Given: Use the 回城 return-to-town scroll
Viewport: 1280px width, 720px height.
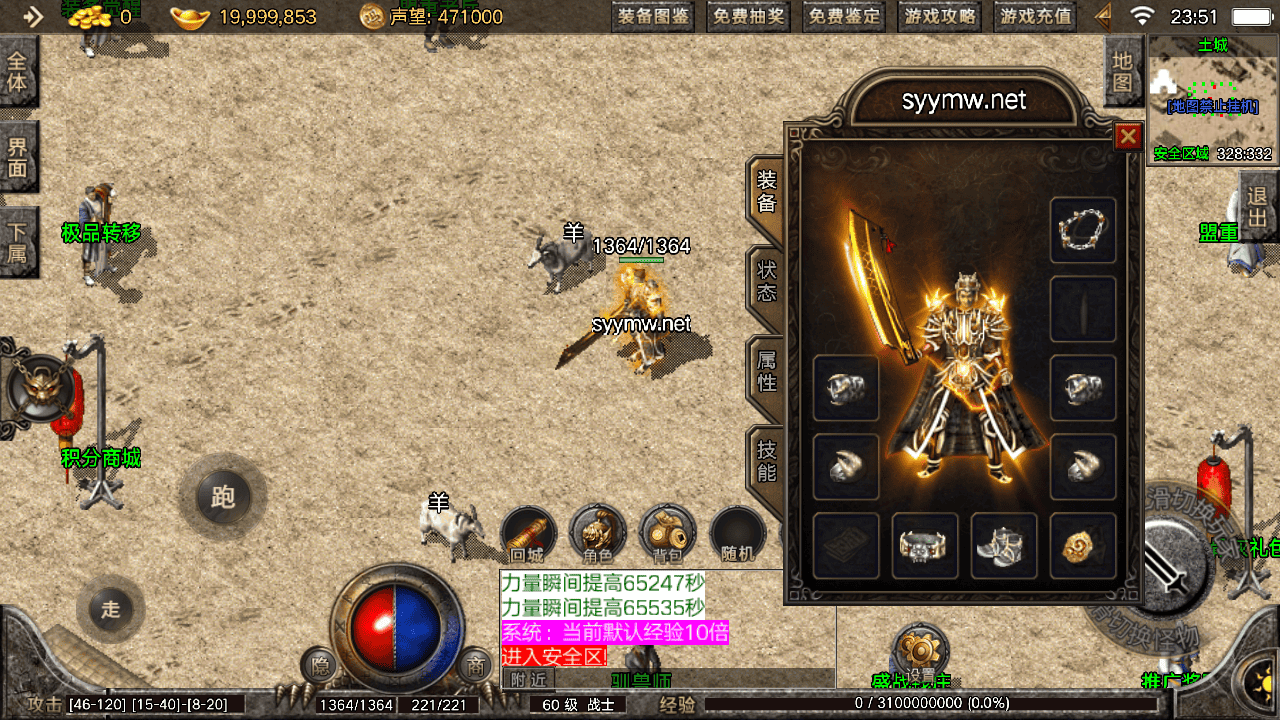Looking at the screenshot, I should 528,535.
